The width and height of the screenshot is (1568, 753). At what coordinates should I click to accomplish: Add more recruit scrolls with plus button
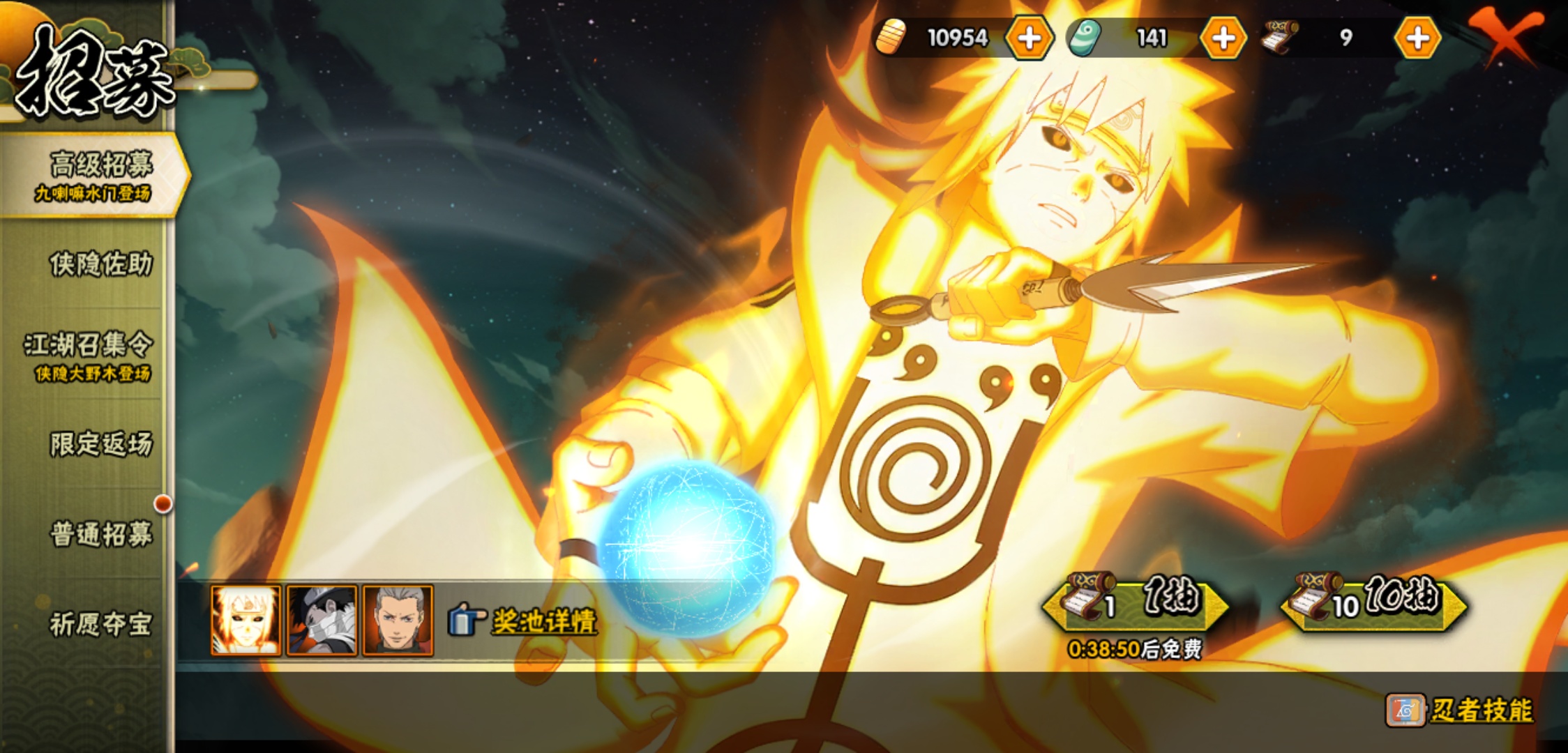[1417, 38]
